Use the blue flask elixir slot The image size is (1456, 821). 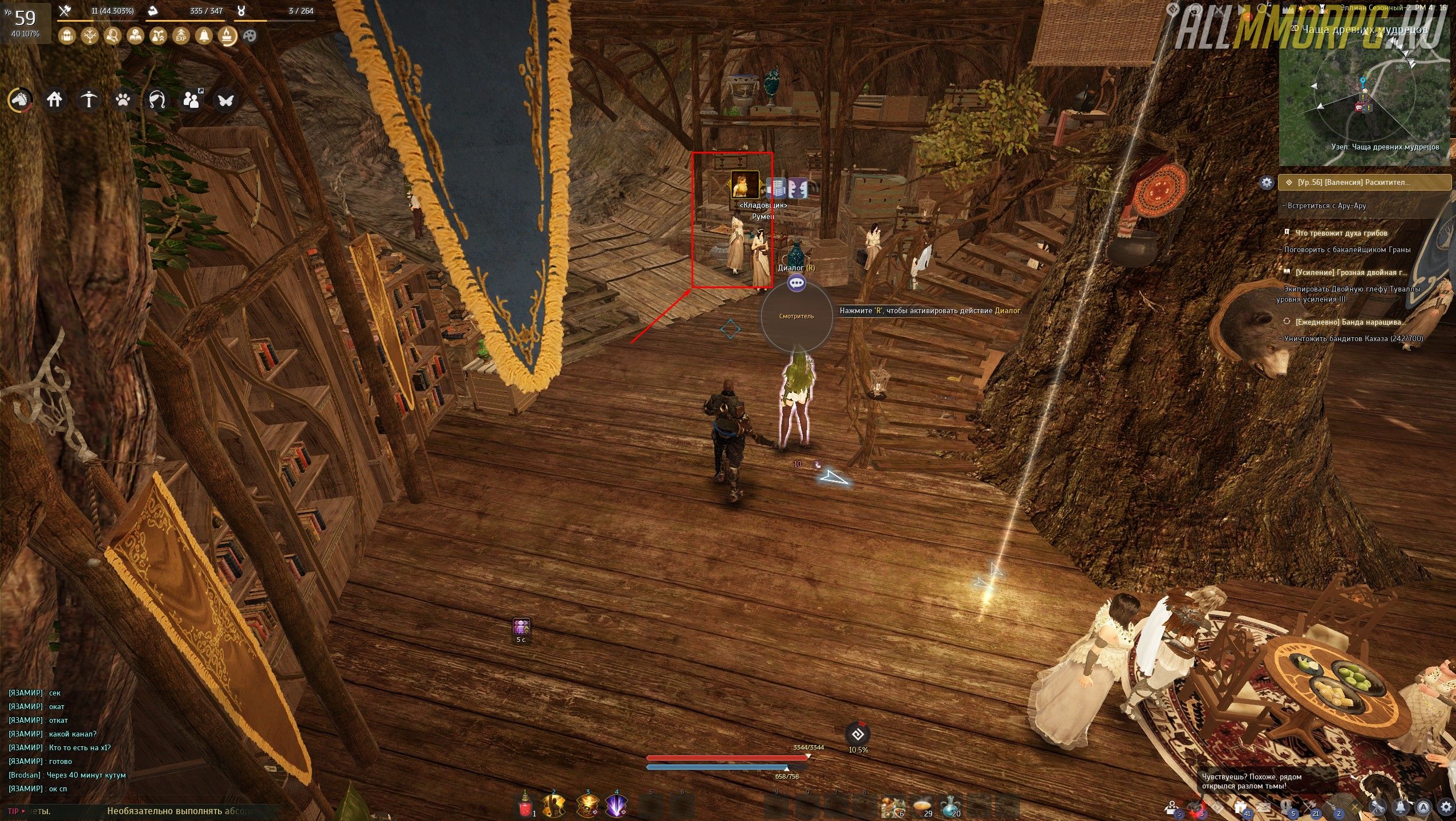coord(950,806)
